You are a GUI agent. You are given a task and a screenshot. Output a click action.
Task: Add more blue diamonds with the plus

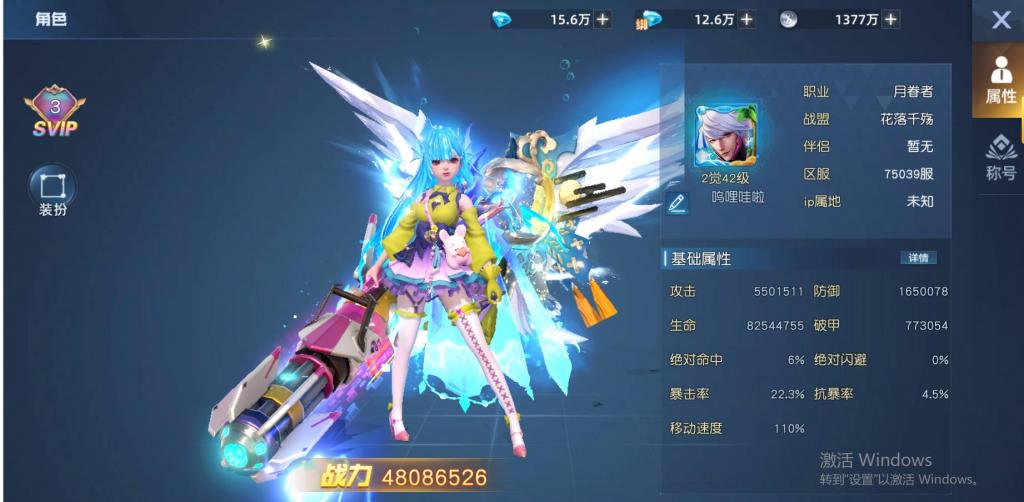click(x=602, y=19)
